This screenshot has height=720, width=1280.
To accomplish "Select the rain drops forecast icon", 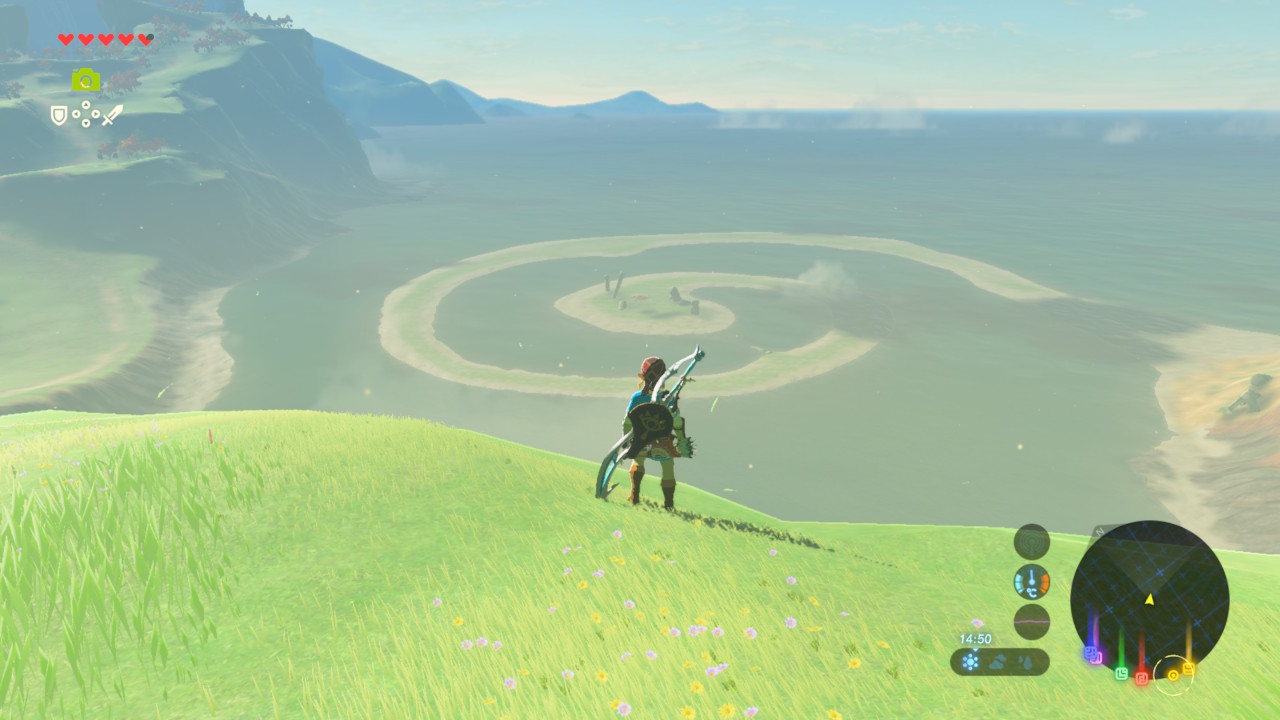I will click(1027, 661).
